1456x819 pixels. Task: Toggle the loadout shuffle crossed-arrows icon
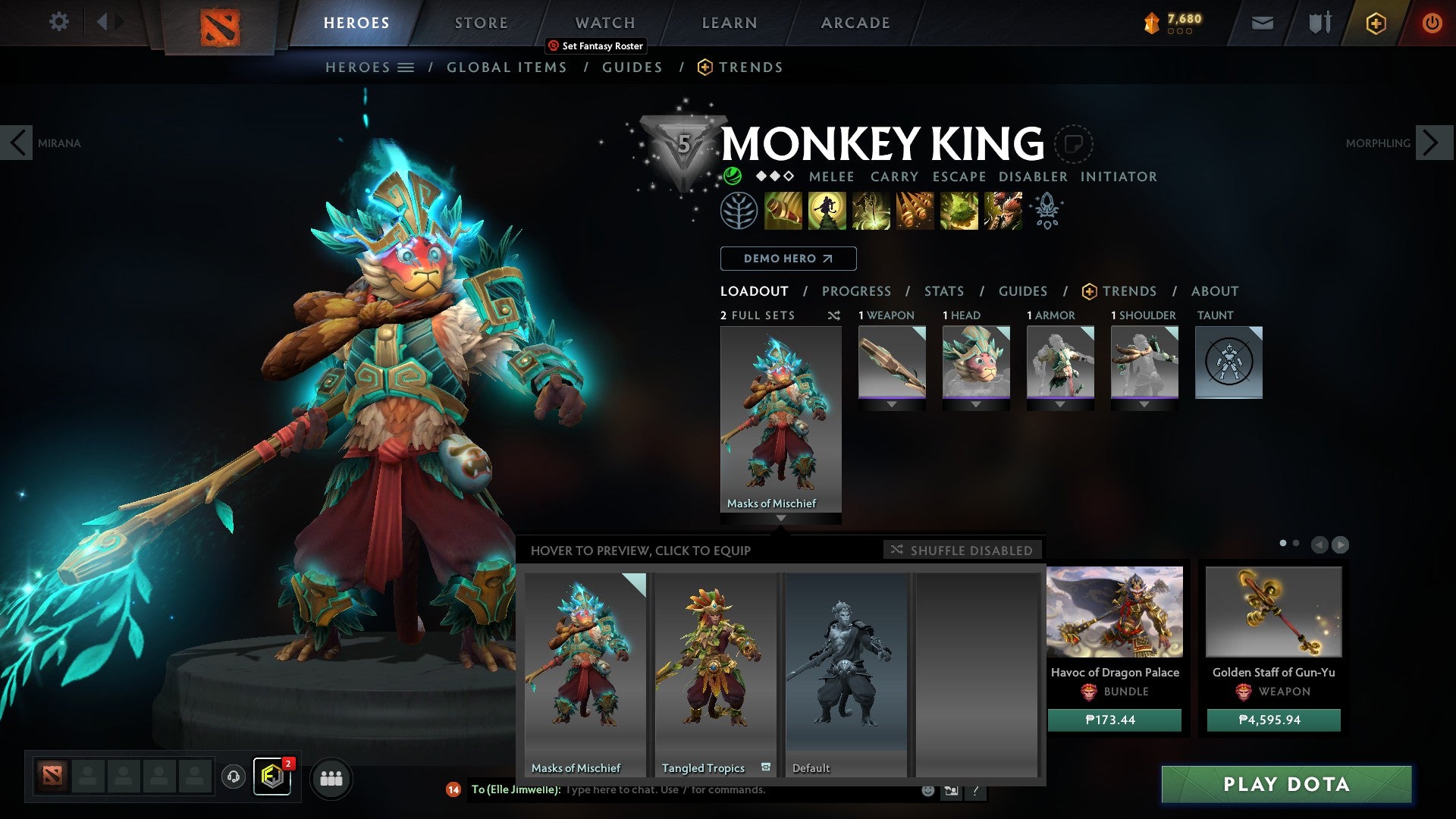833,315
